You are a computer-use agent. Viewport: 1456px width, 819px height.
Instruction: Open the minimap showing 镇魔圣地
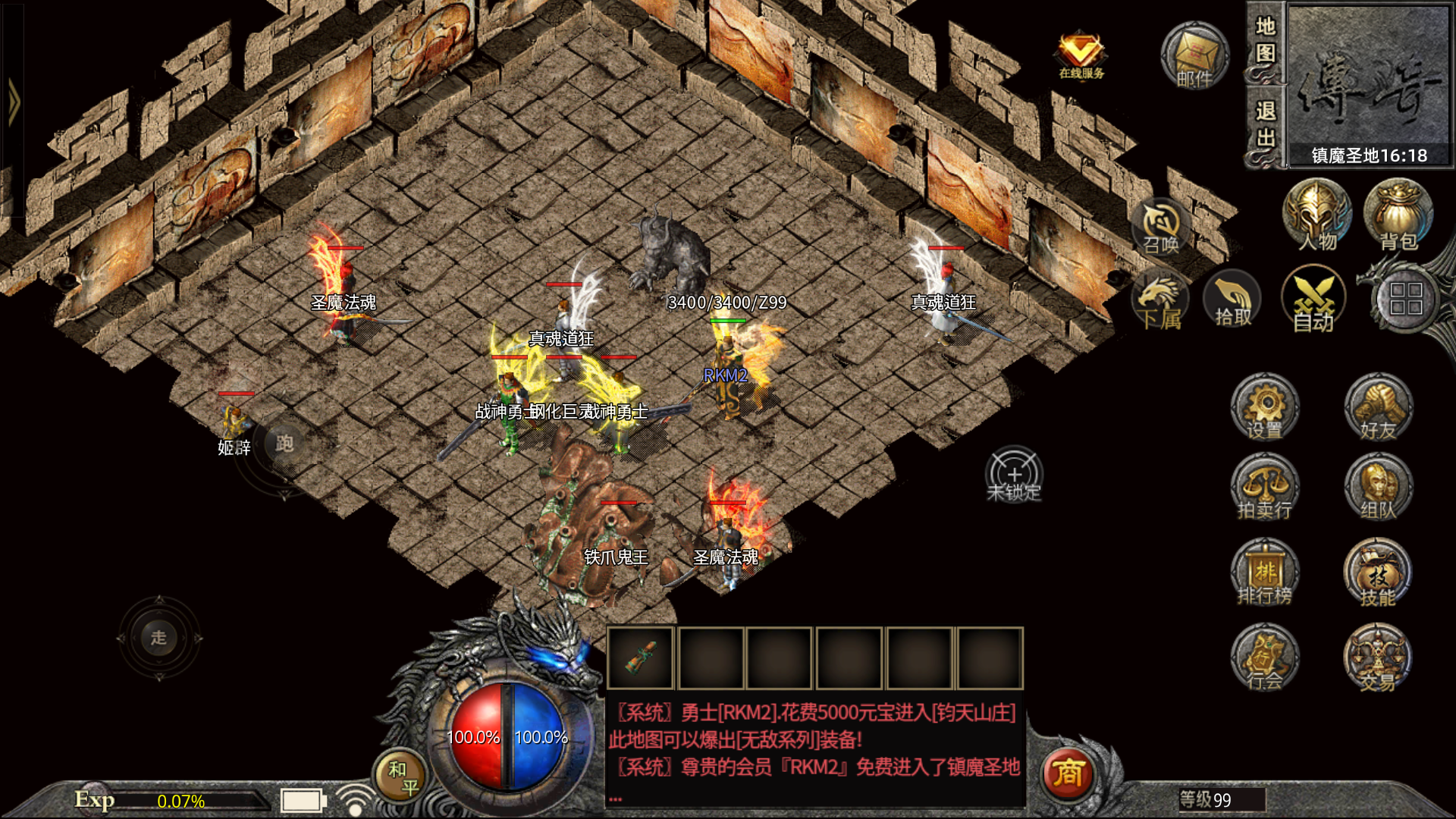click(1369, 83)
